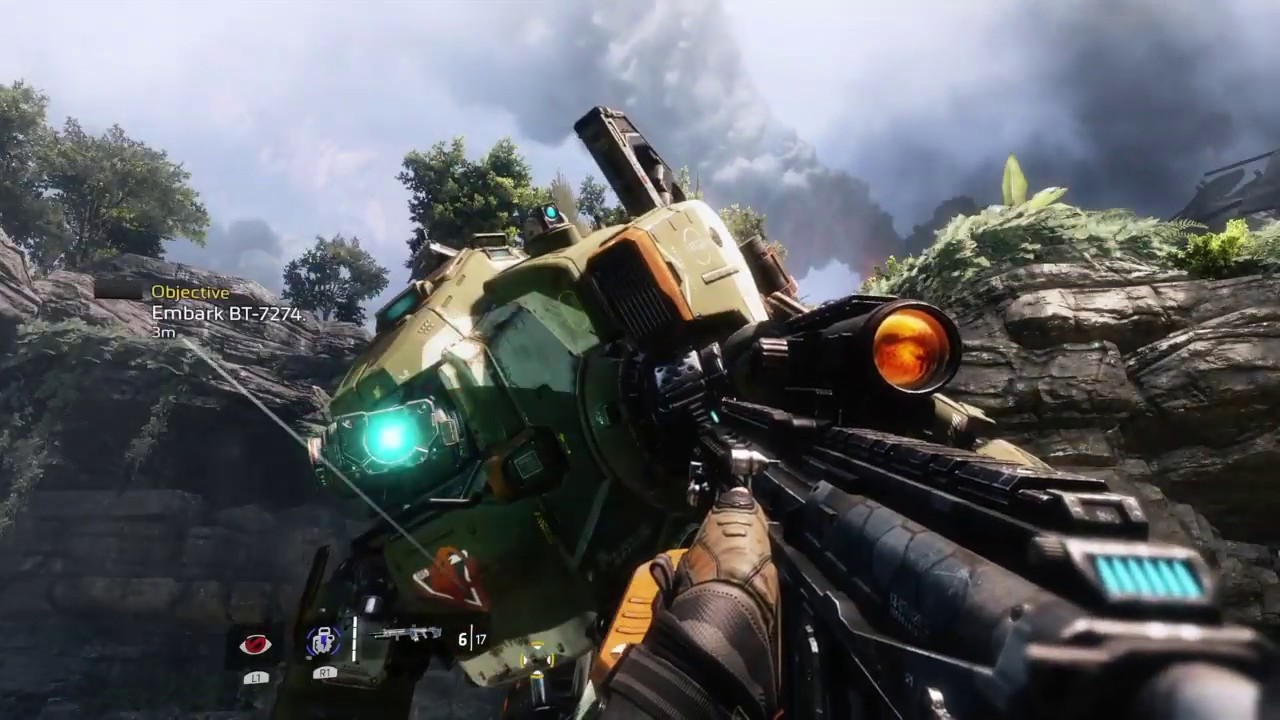Activate the red eye cloak ability icon
This screenshot has height=720, width=1280.
(x=255, y=645)
